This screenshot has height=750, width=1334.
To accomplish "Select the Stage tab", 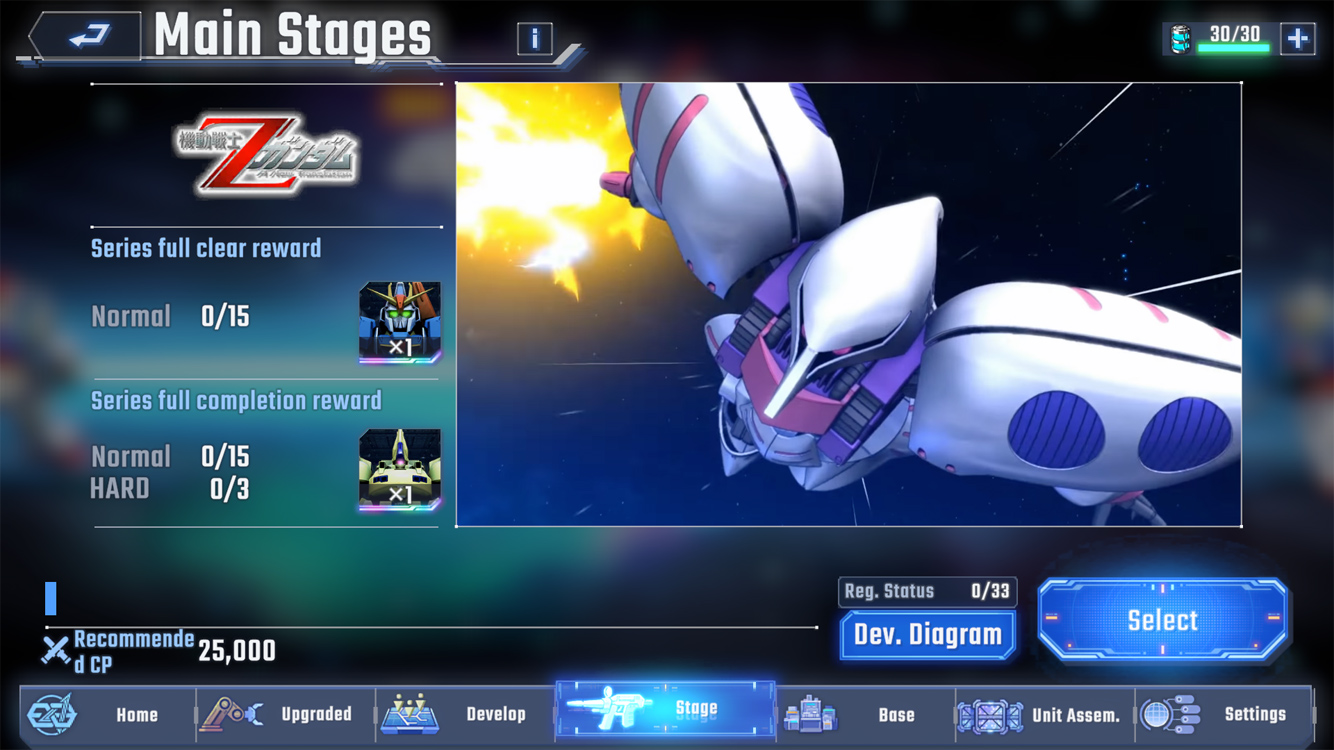I will click(665, 710).
